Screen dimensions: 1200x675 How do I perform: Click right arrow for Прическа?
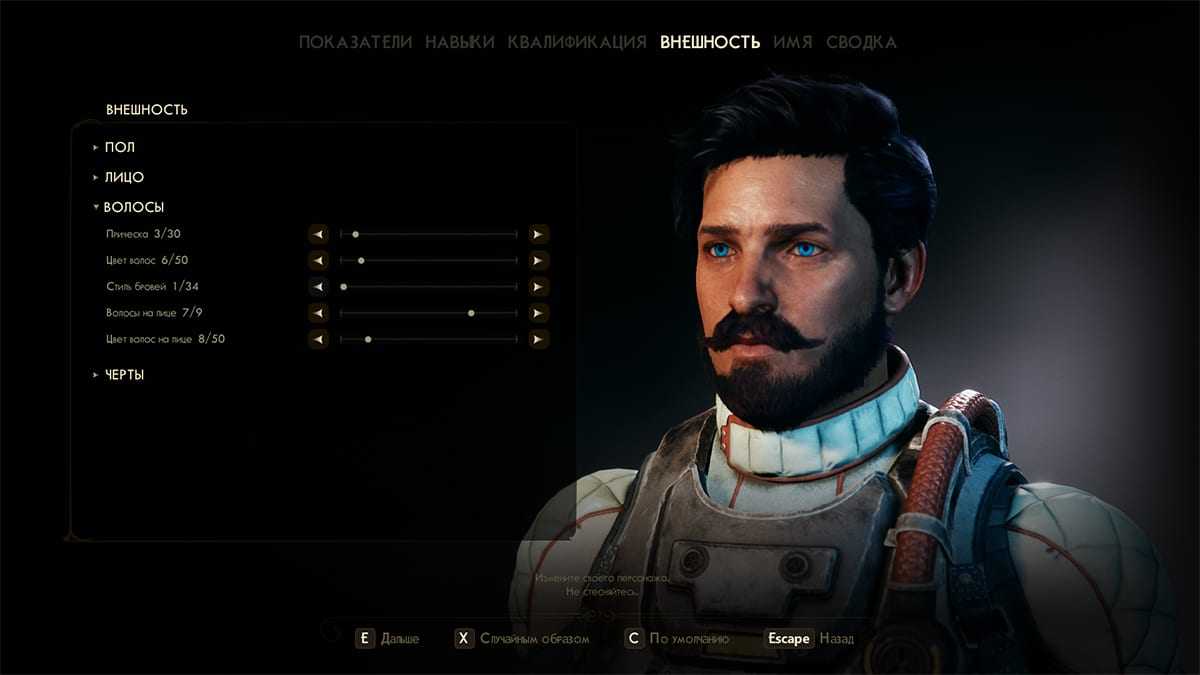[x=538, y=234]
